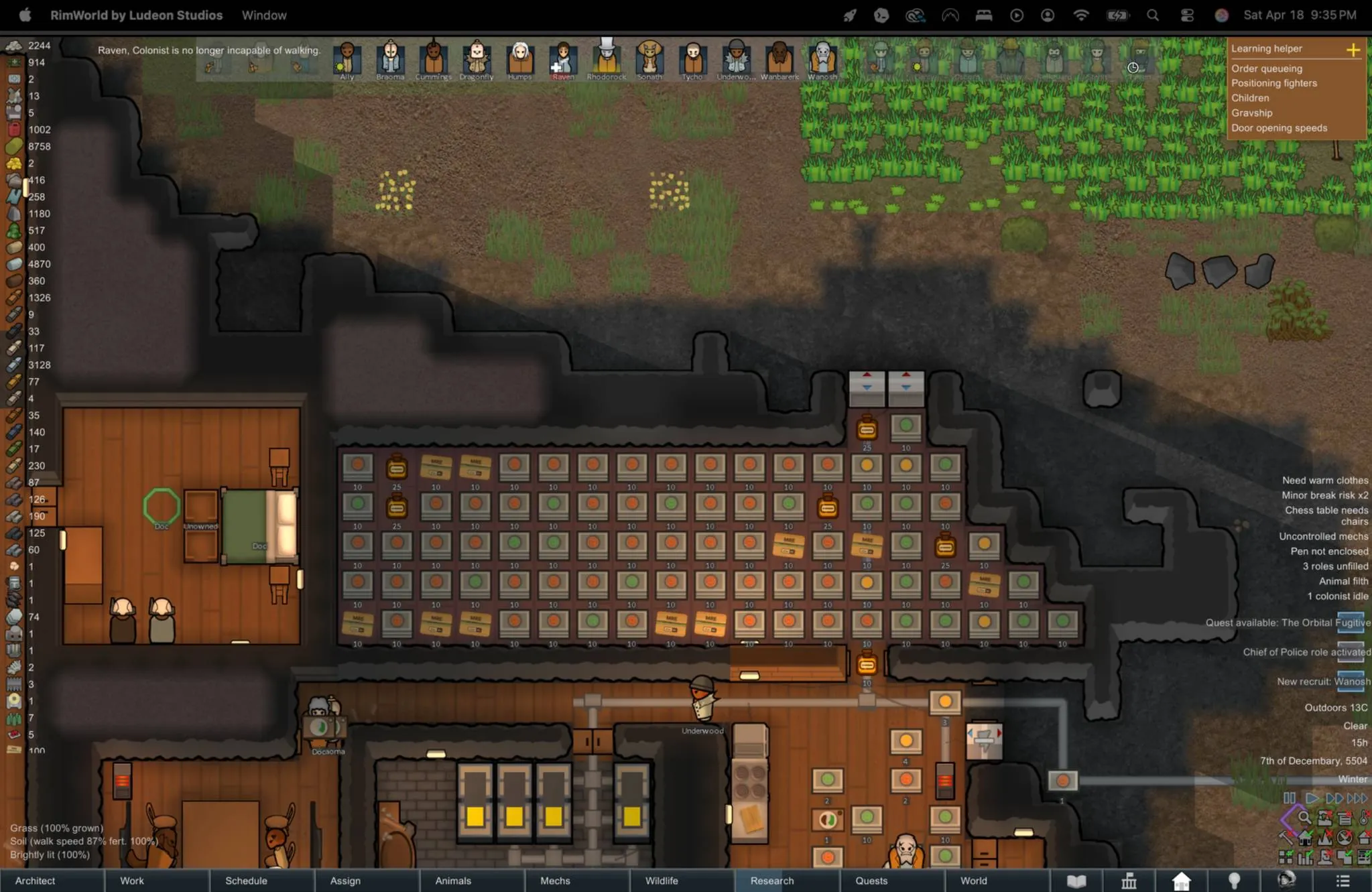1372x892 pixels.
Task: Select colonist Rhodorock's portrait
Action: [607, 59]
